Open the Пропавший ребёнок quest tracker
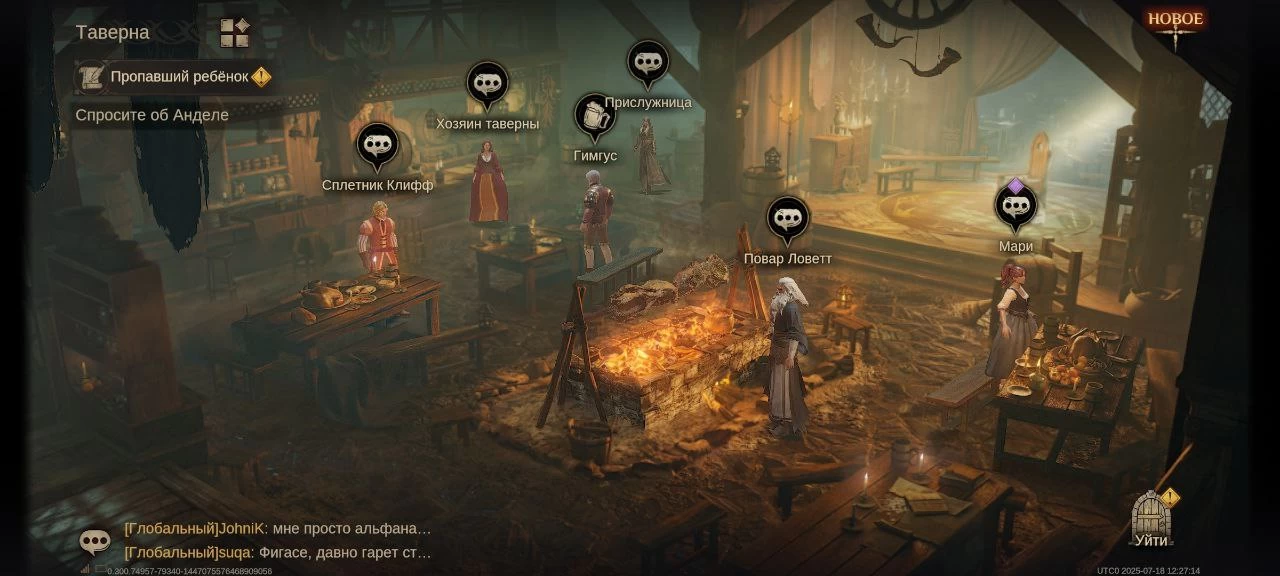 click(x=176, y=77)
